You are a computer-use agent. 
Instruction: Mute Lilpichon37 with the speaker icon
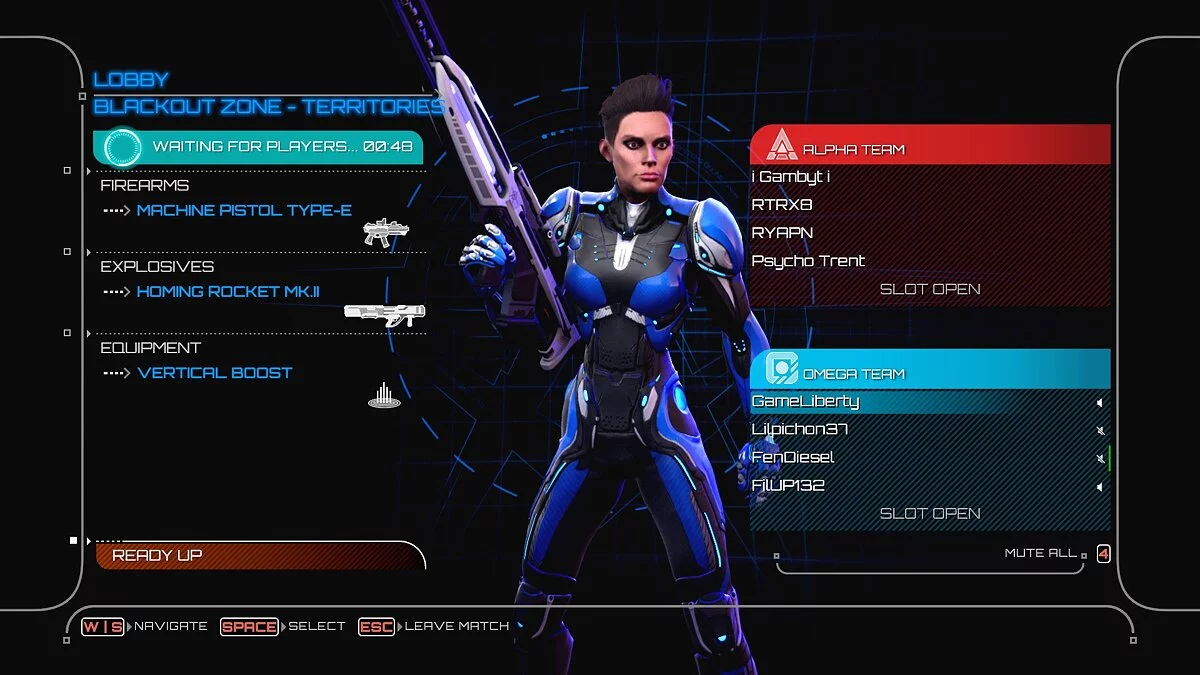coord(1099,430)
